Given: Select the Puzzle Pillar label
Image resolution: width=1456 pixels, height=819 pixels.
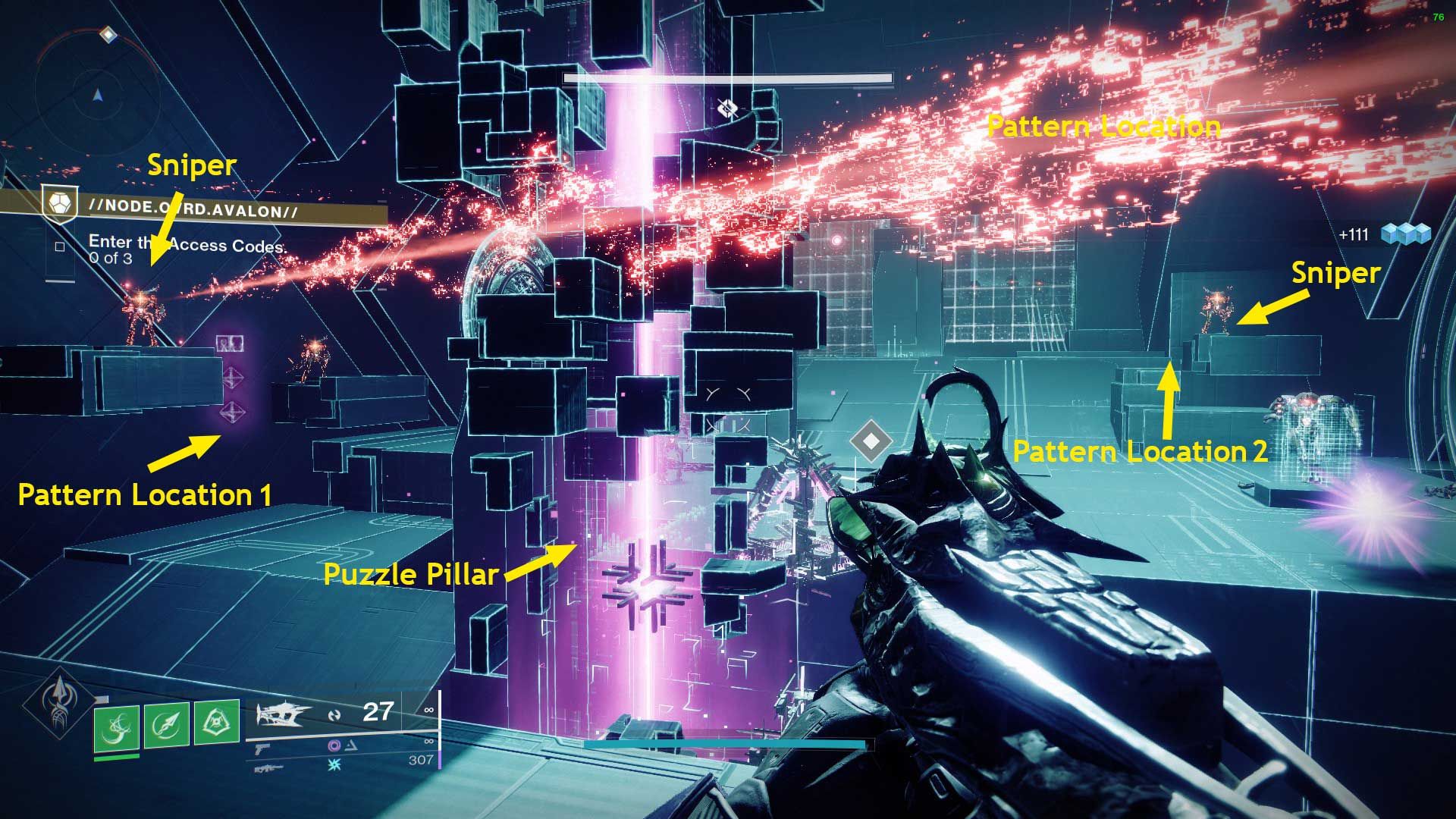Looking at the screenshot, I should [410, 575].
